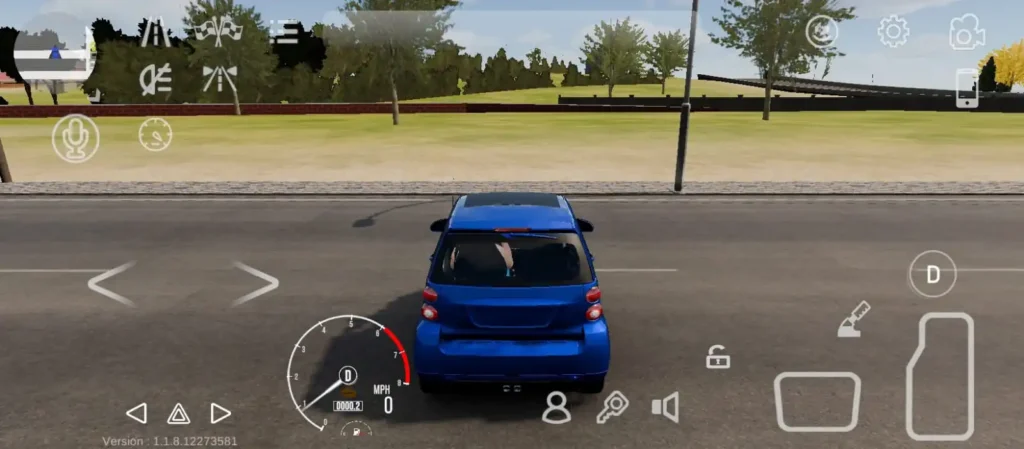Tap the gas pedal

[939, 376]
